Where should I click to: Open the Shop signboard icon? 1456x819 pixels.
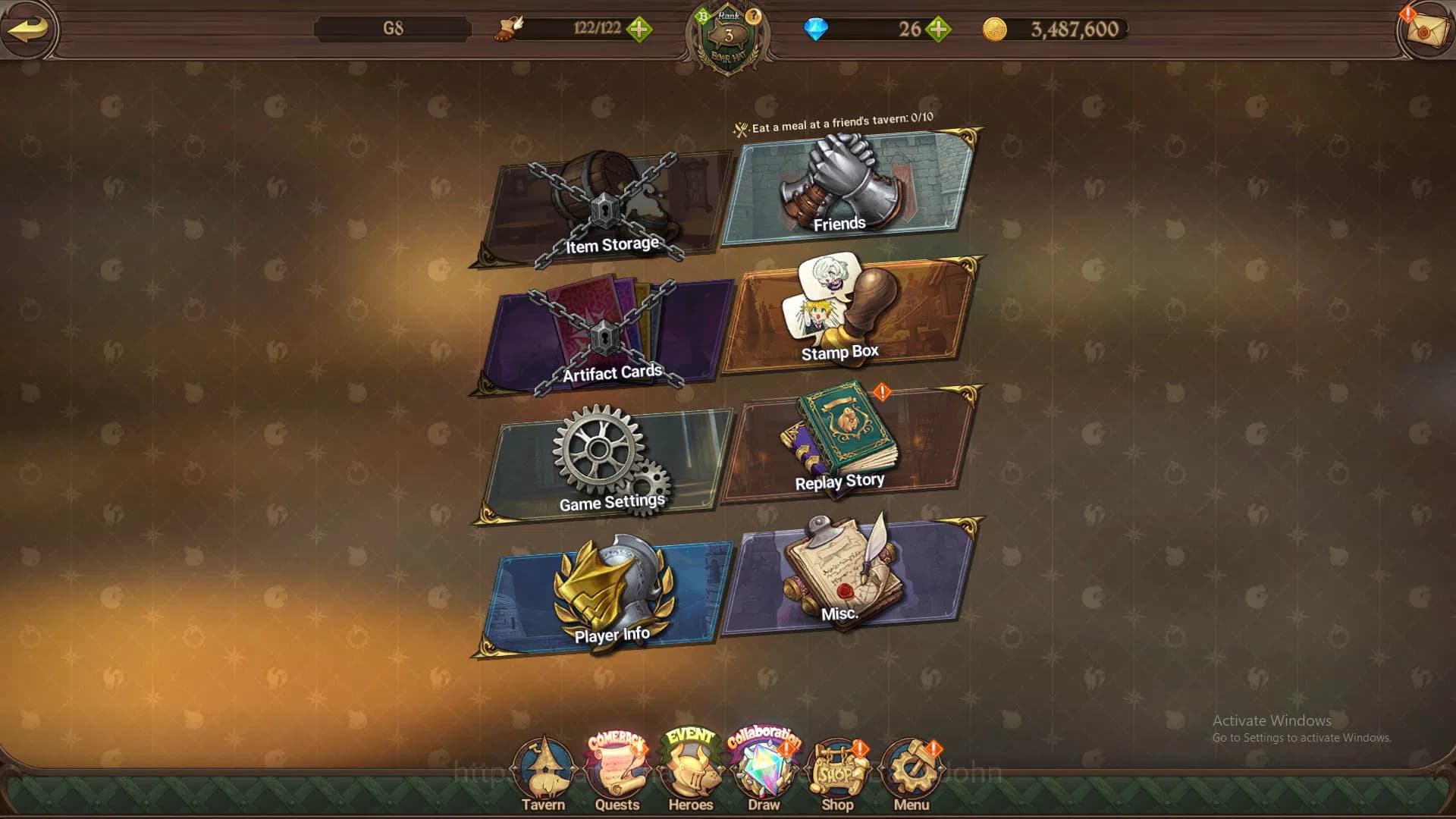[x=837, y=766]
